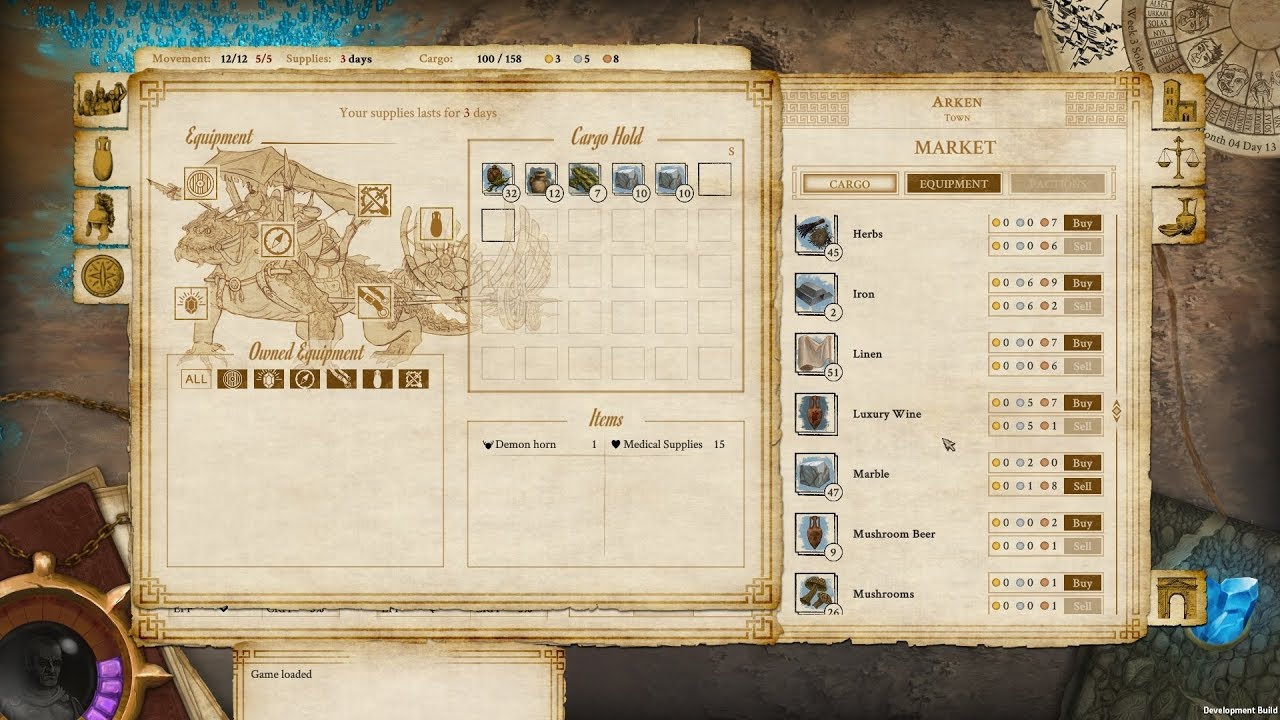Switch to the Equipment market tab
The height and width of the screenshot is (720, 1280).
point(953,184)
